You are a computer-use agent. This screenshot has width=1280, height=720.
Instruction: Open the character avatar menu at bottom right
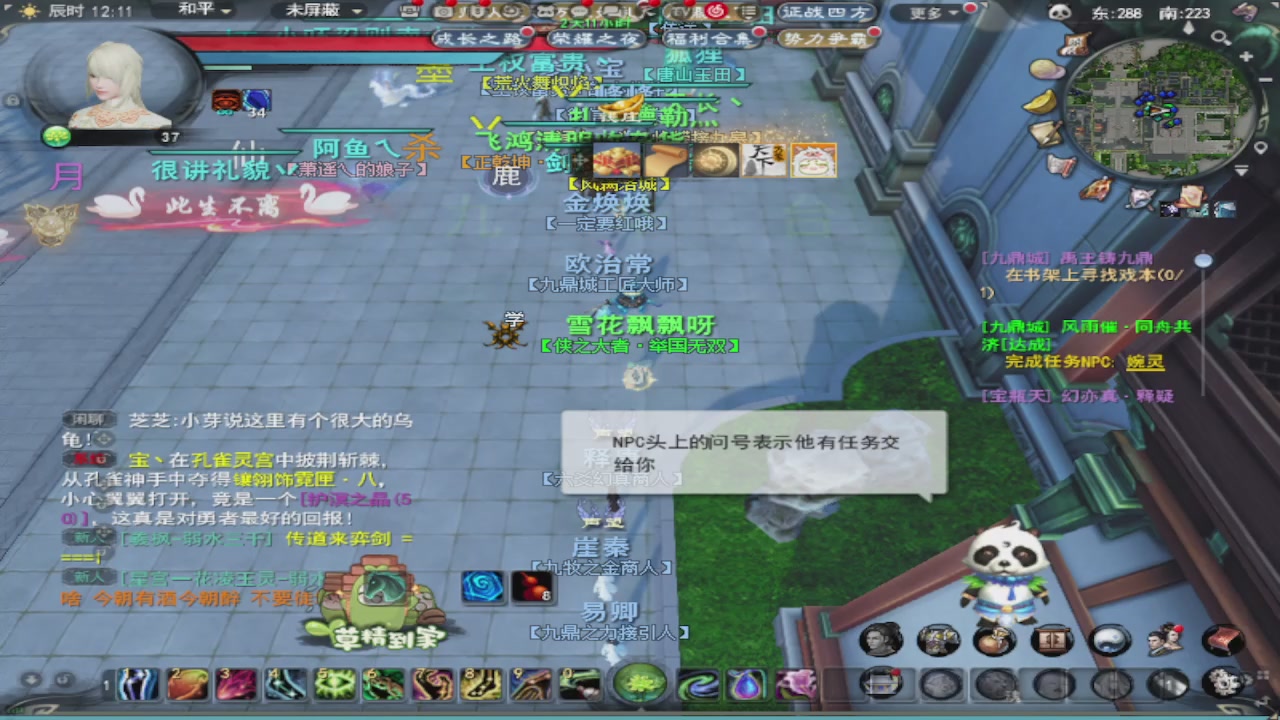click(x=880, y=640)
